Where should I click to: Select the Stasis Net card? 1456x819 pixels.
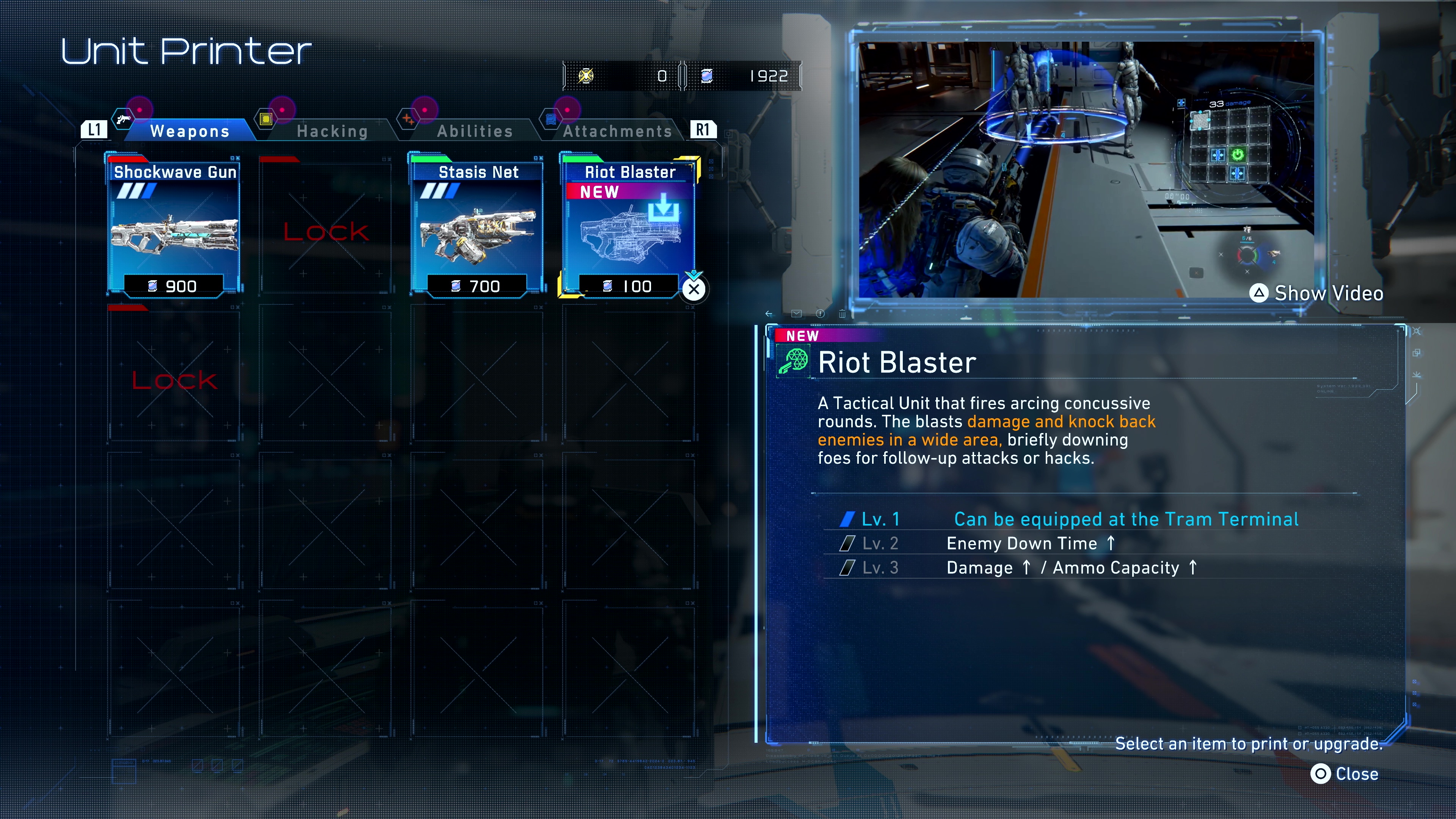coord(478,226)
